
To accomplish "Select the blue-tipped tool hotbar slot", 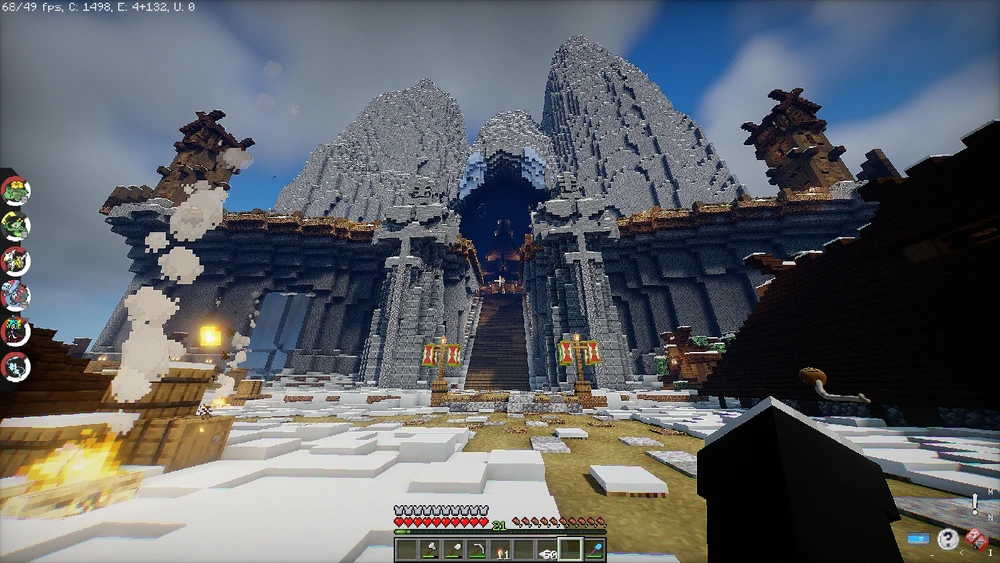I will 594,549.
